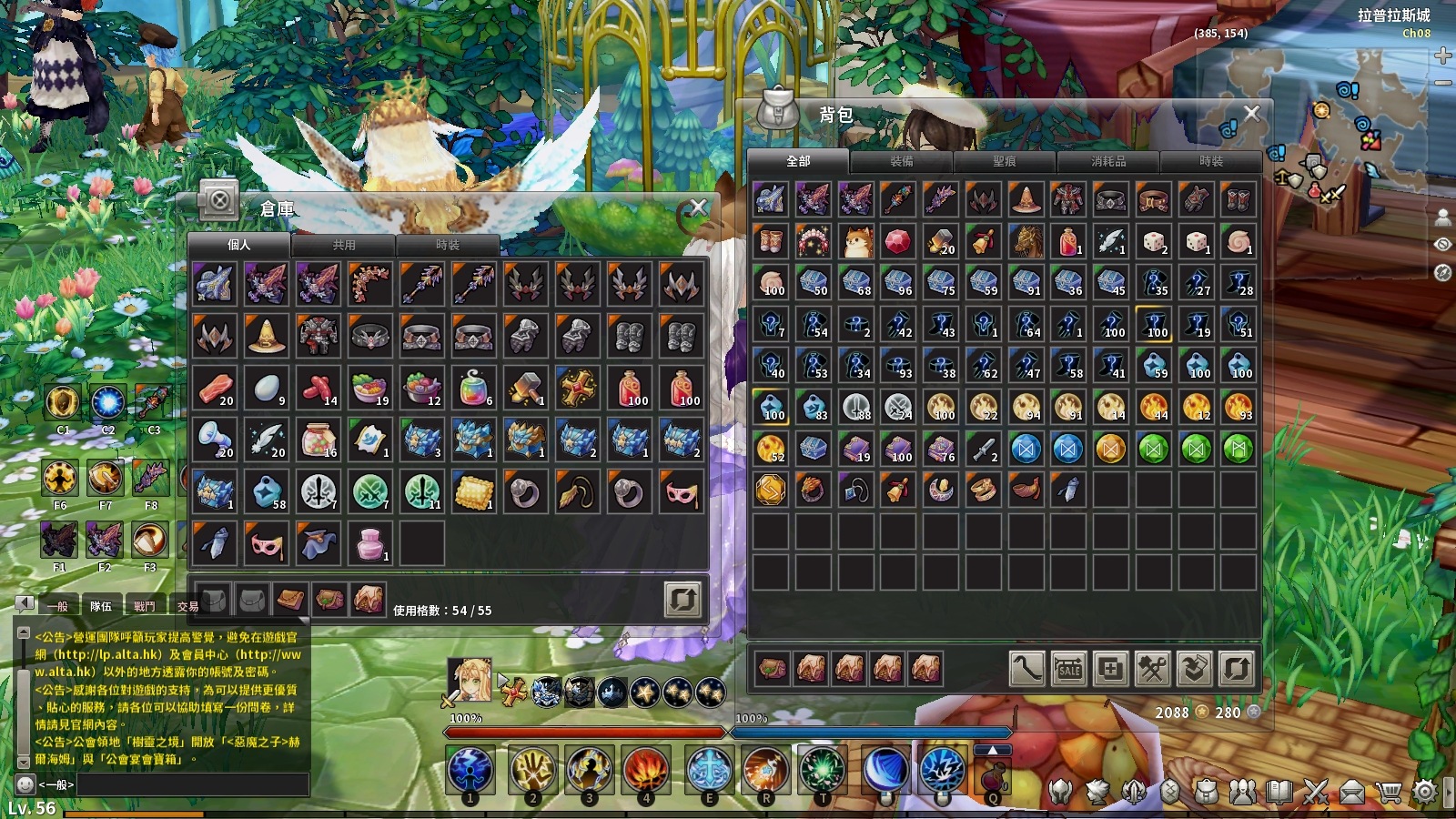Select the orange witch hat in the warehouse
This screenshot has width=1456, height=819.
[266, 336]
